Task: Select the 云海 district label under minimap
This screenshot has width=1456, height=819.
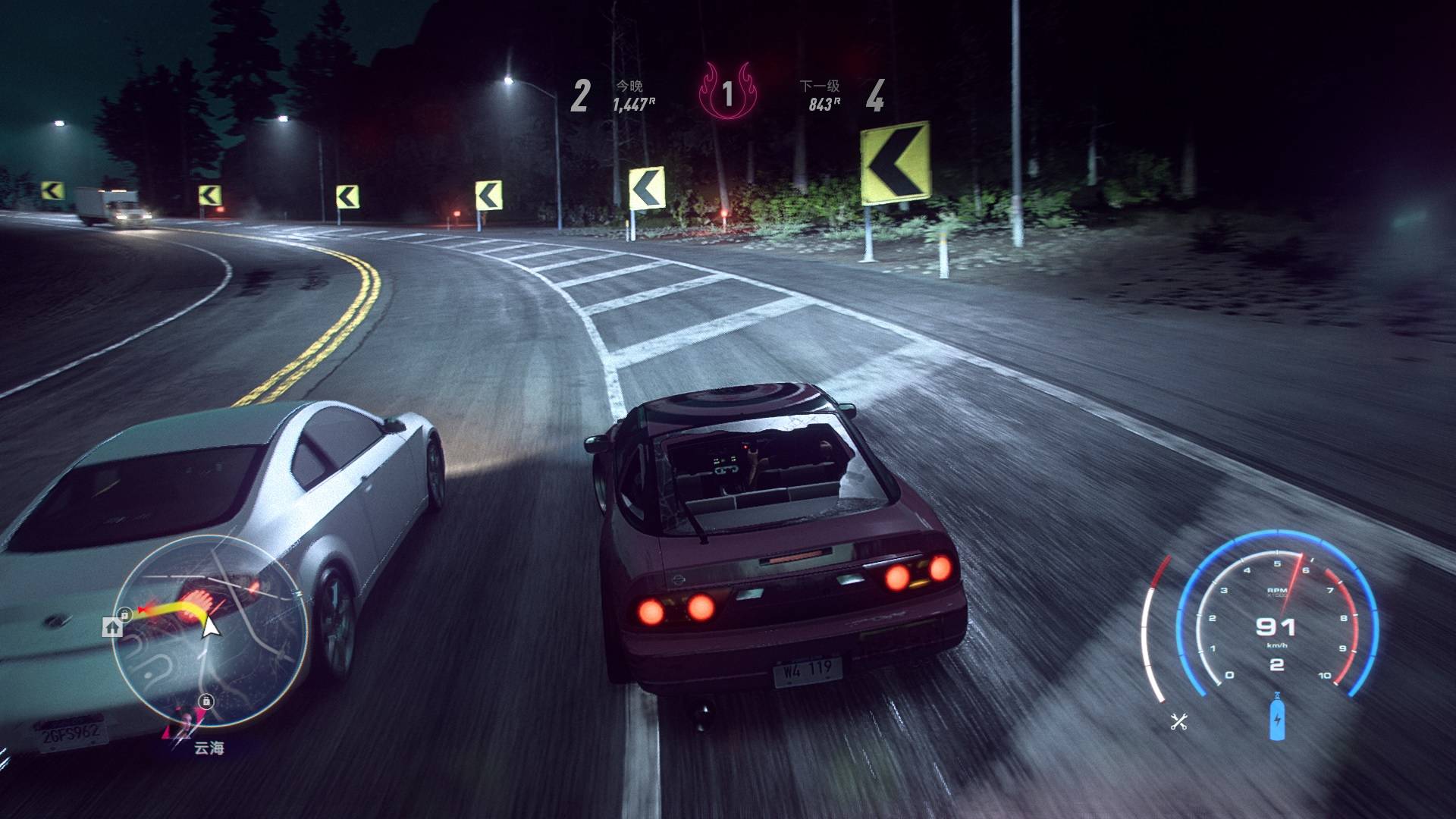Action: (209, 748)
